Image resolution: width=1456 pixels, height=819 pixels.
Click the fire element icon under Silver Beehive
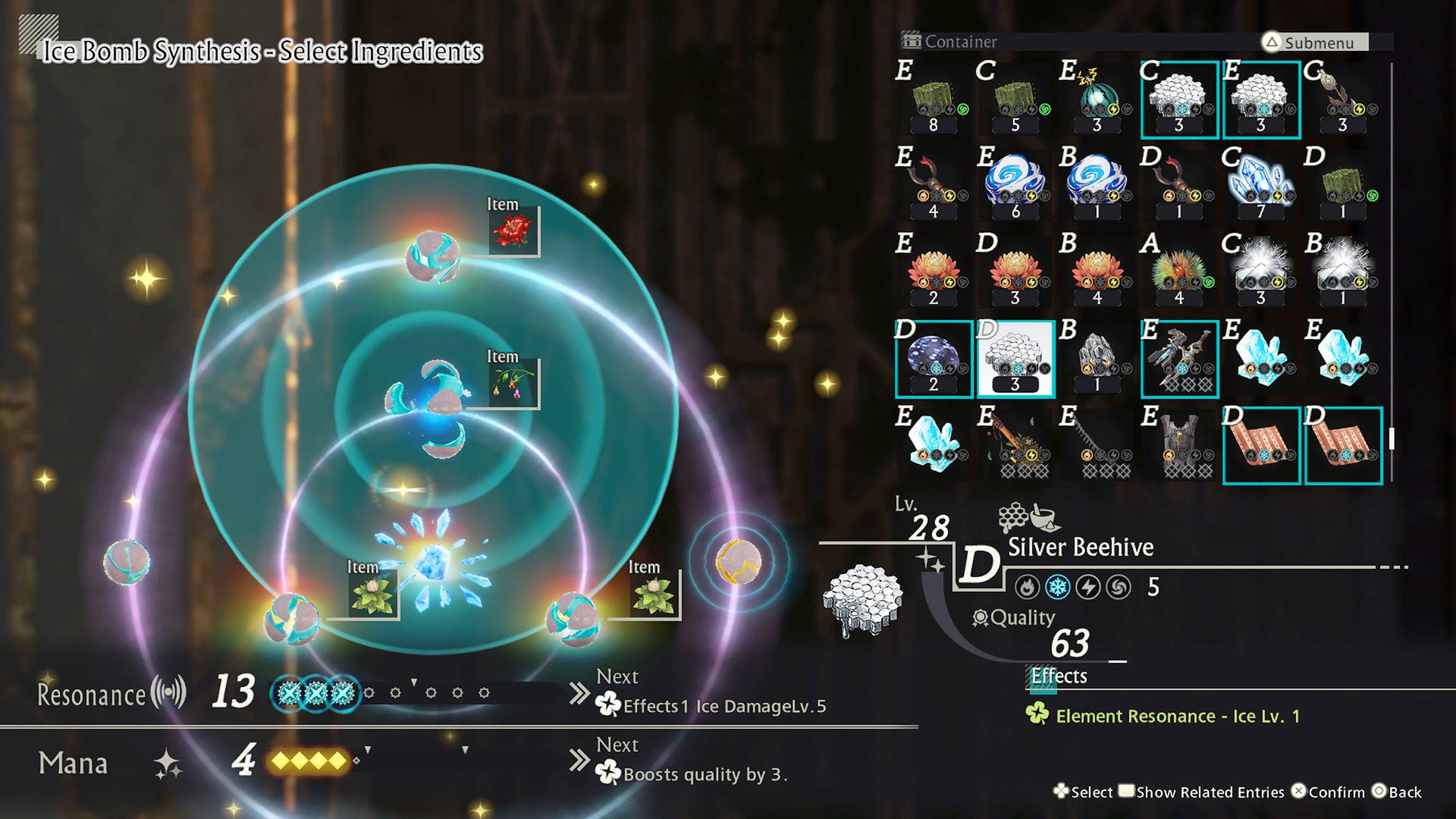[1028, 587]
